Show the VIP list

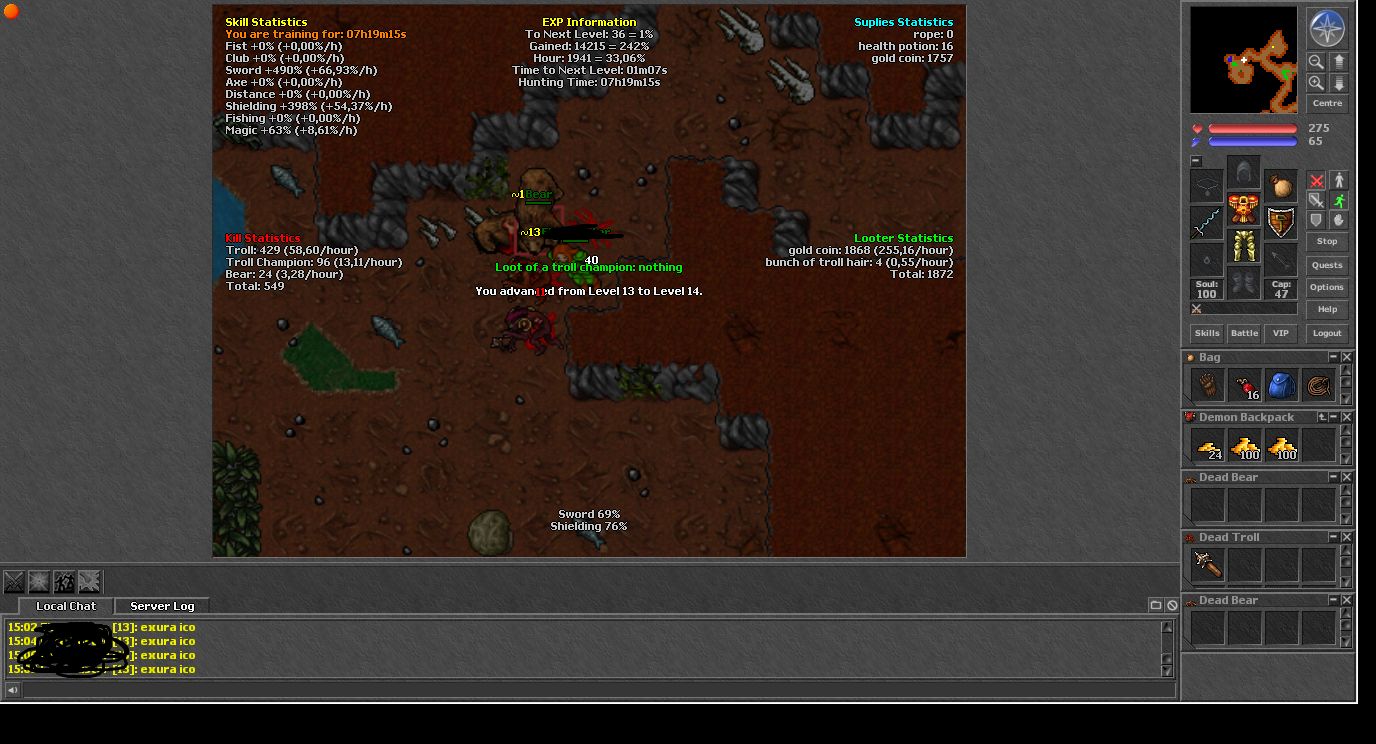pos(1281,333)
